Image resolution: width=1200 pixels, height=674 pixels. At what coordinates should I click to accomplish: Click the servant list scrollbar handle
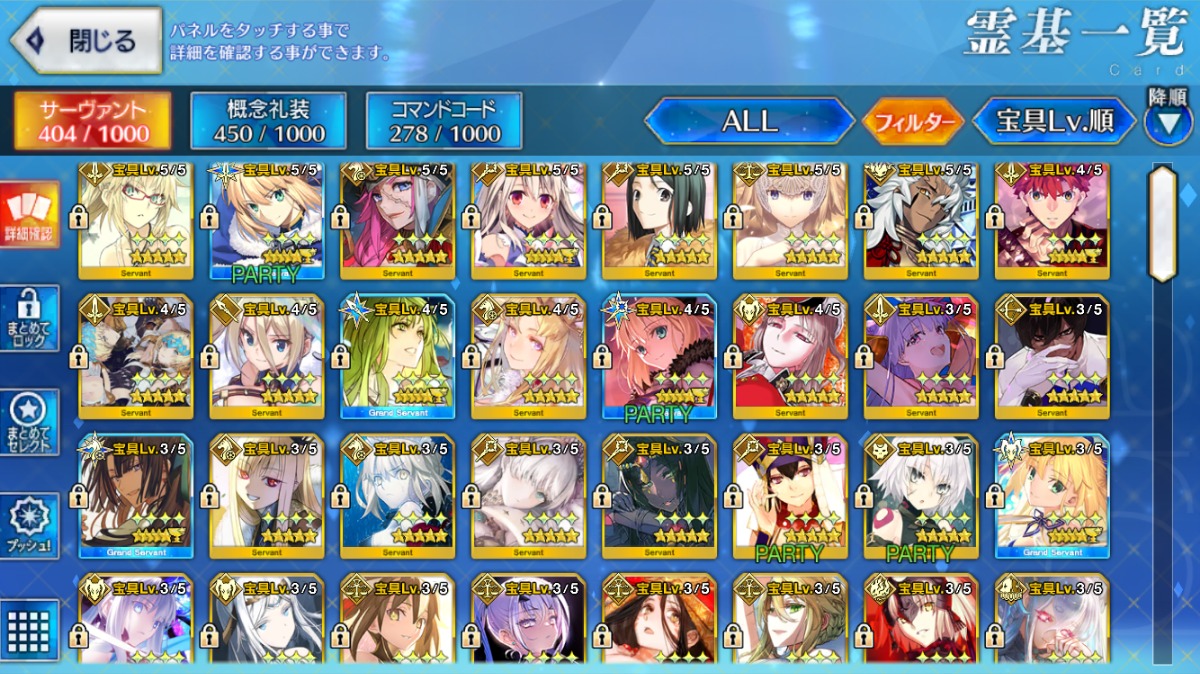pyautogui.click(x=1162, y=223)
